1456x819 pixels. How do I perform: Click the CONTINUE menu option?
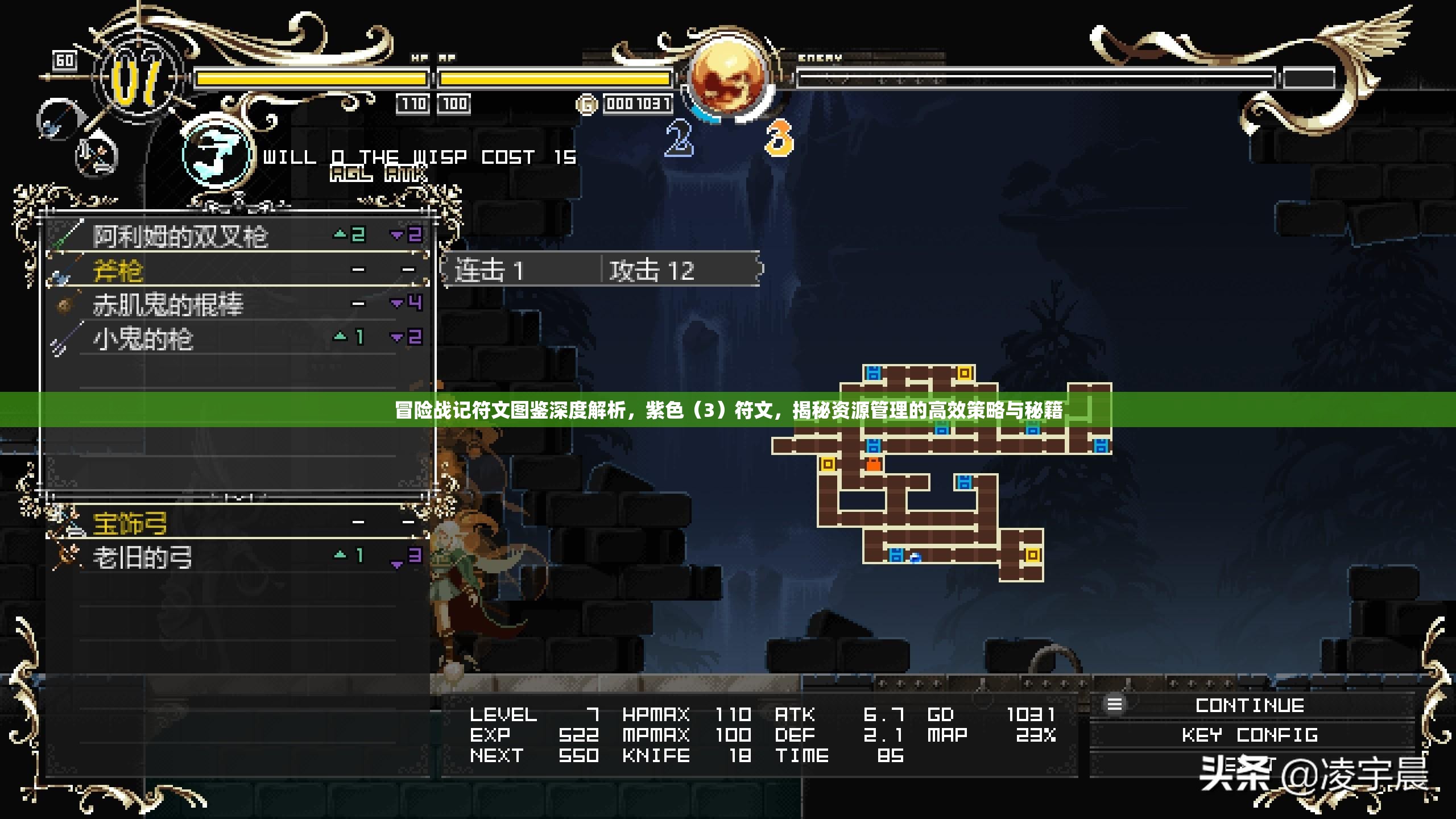1250,706
